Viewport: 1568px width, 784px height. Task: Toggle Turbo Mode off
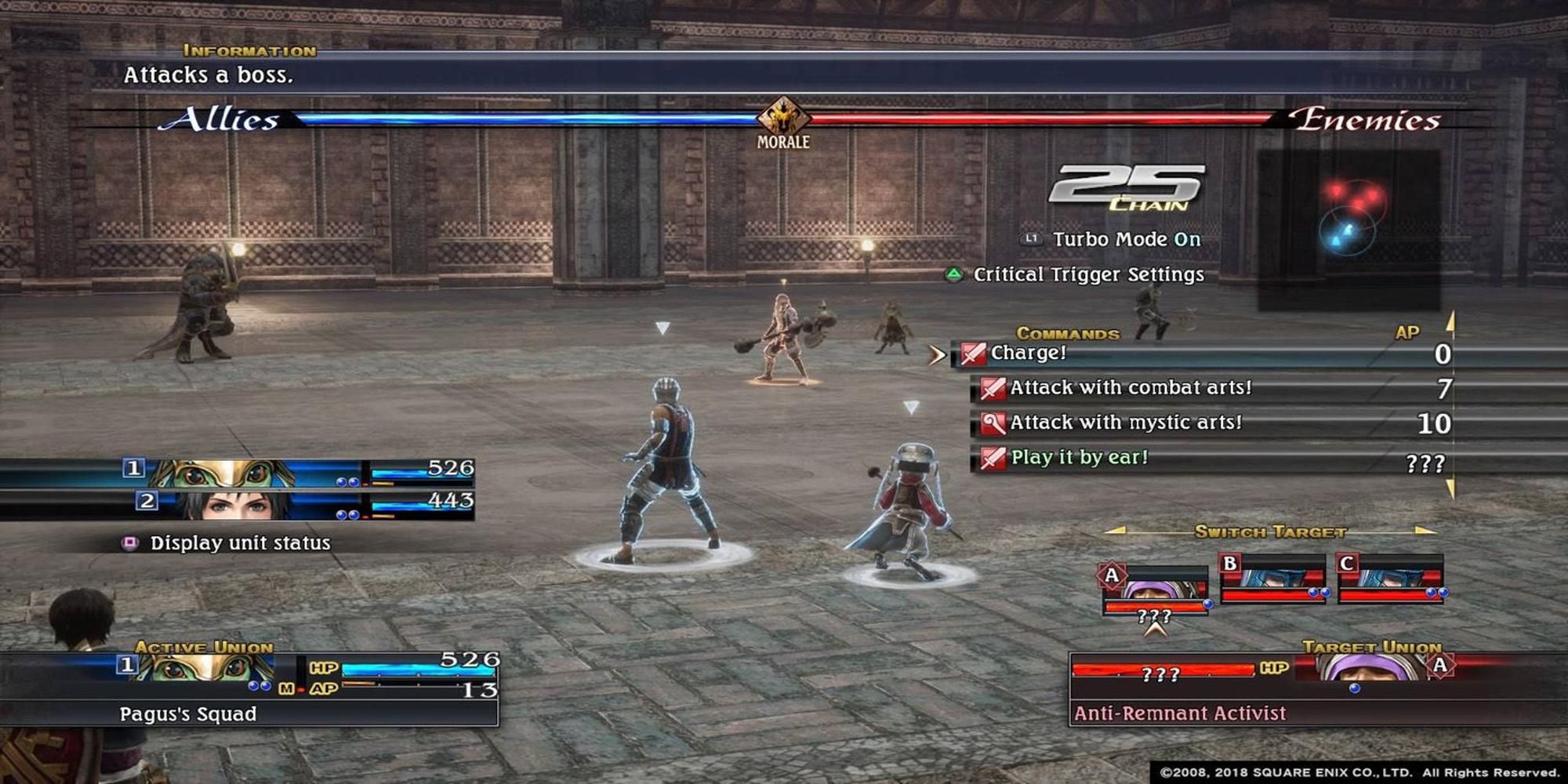pyautogui.click(x=1121, y=240)
